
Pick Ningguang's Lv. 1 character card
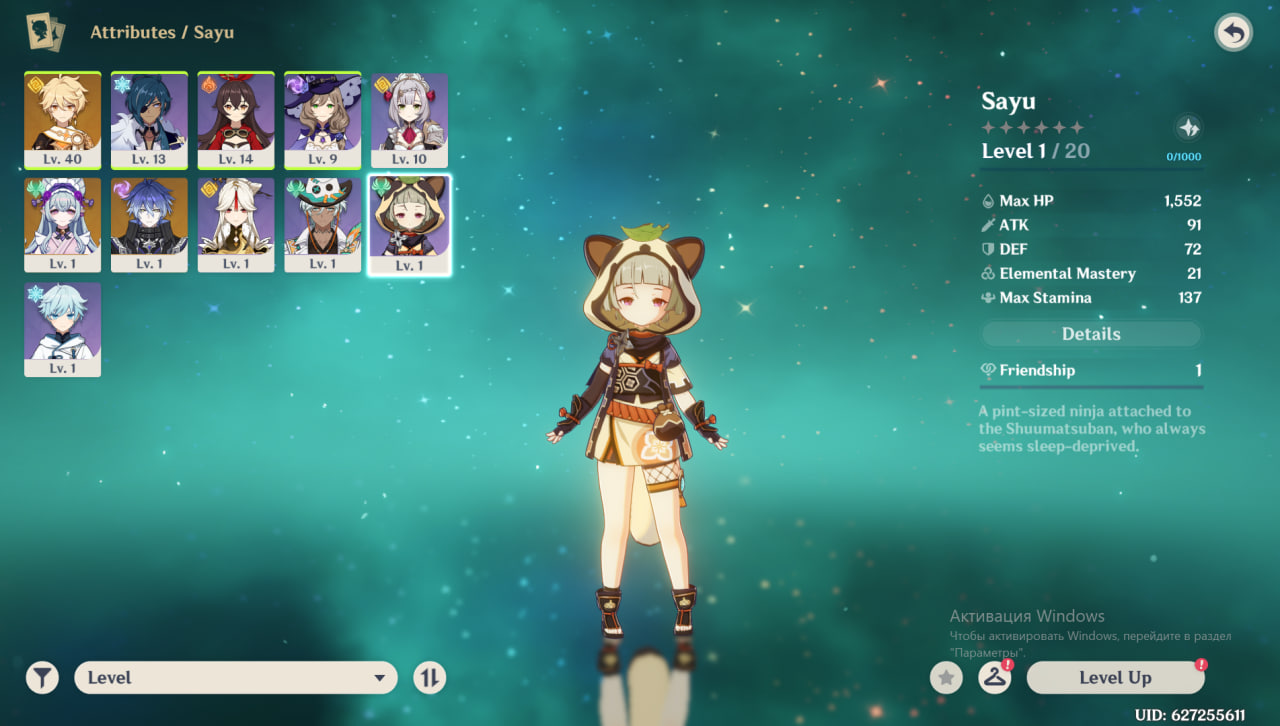point(236,224)
